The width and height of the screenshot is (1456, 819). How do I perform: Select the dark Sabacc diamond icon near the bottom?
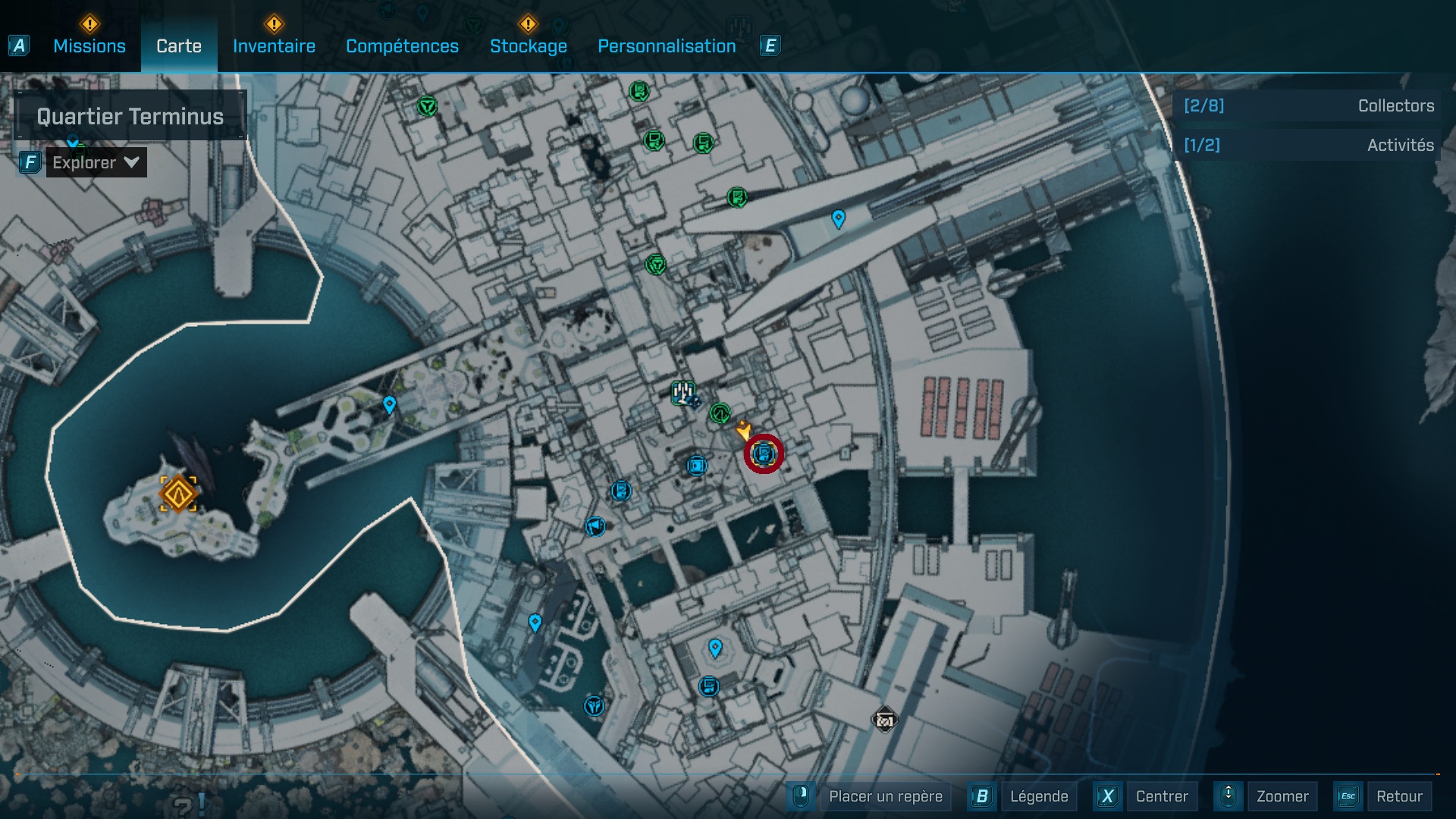tap(884, 720)
